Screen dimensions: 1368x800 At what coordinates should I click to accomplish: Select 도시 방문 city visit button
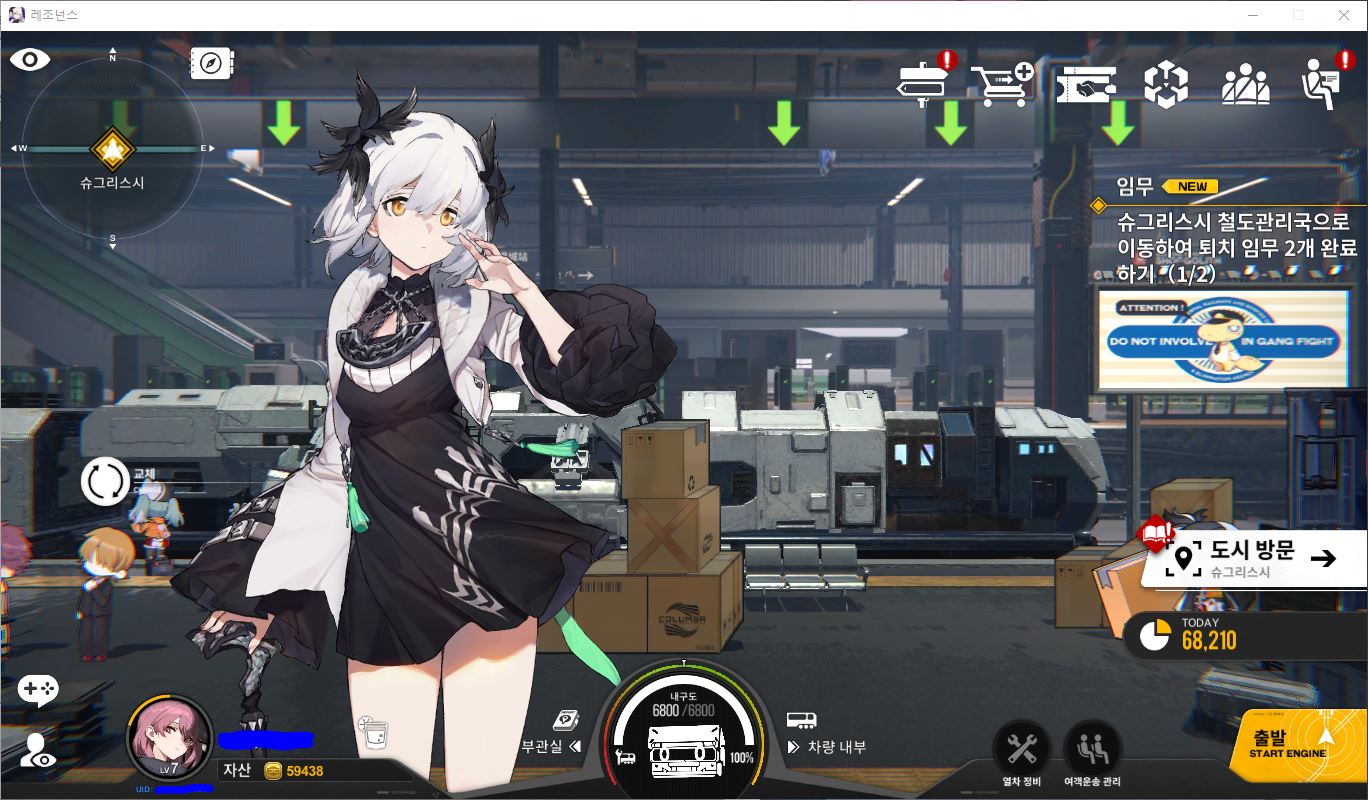pos(1254,558)
